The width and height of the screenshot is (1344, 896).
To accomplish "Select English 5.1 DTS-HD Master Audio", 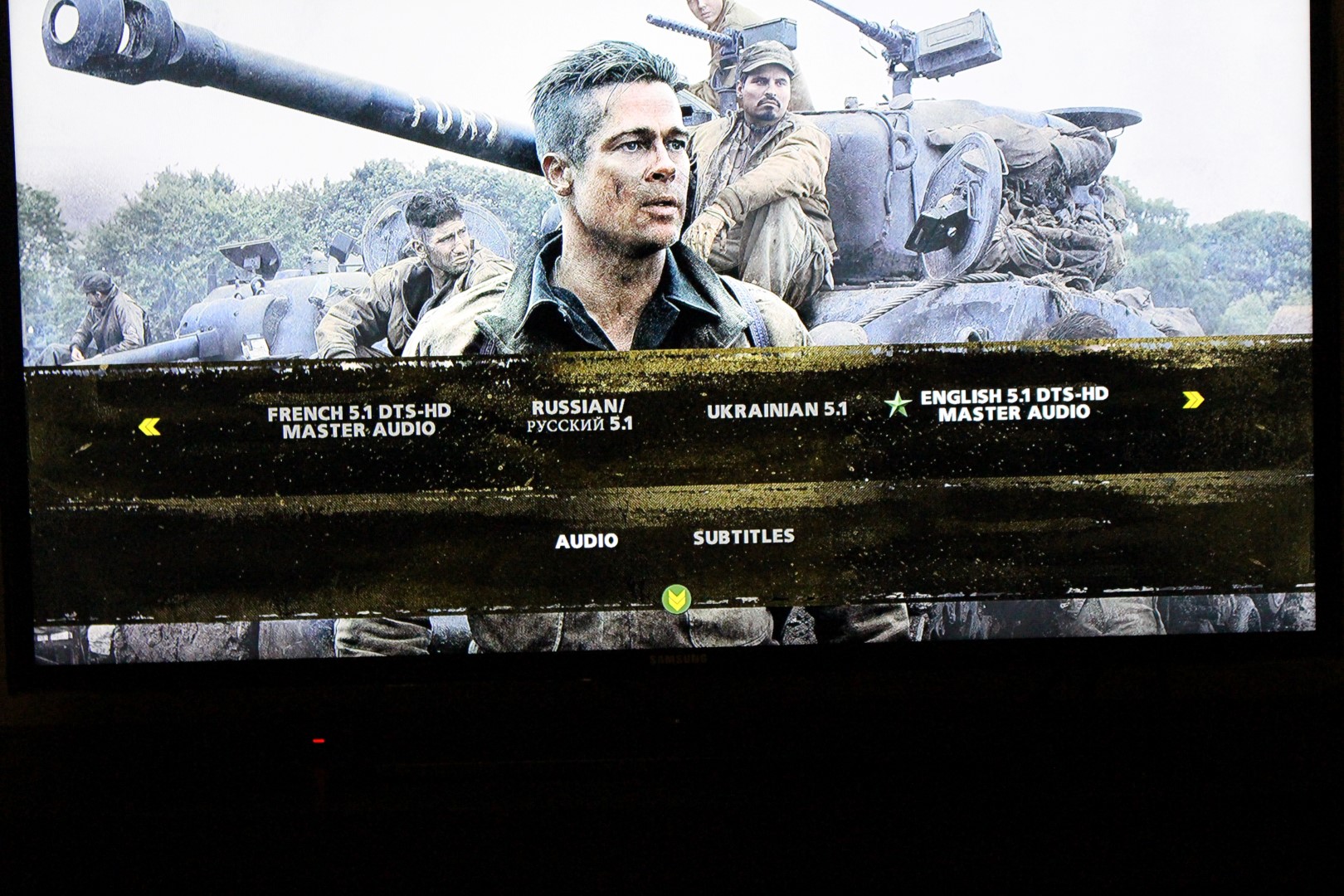I will (1014, 404).
